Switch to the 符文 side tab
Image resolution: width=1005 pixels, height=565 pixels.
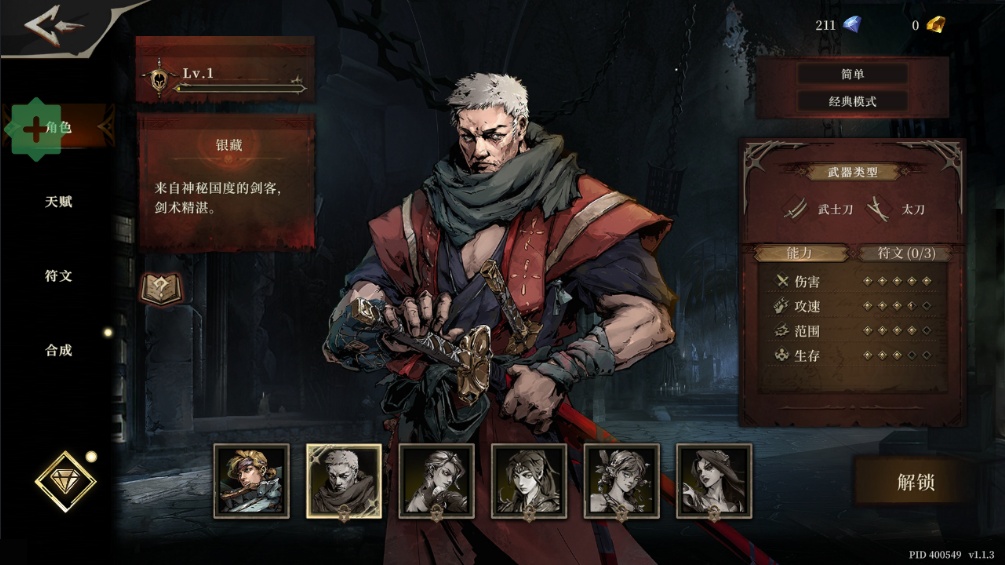[x=59, y=276]
